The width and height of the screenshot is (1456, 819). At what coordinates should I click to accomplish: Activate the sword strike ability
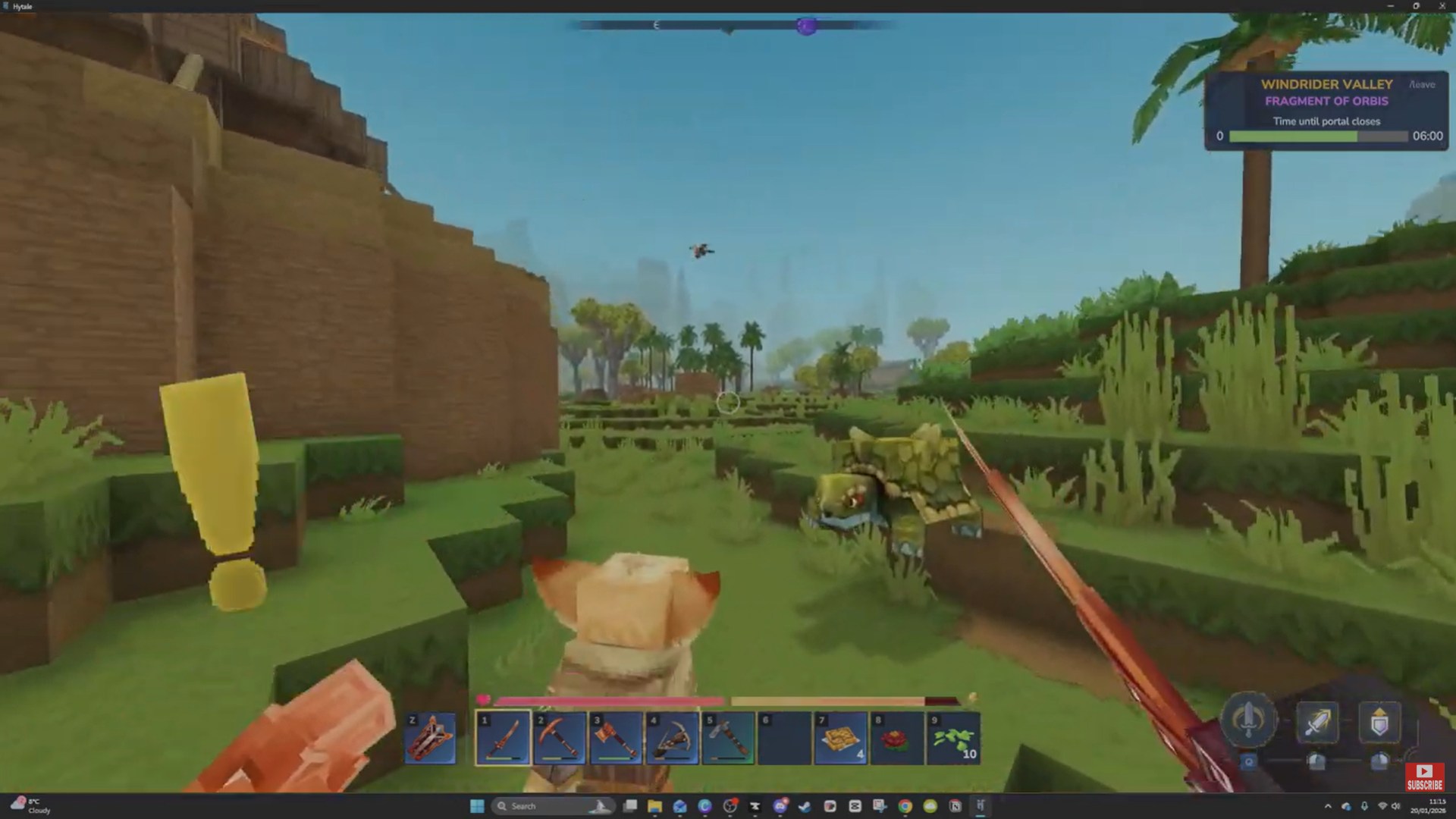(1319, 720)
